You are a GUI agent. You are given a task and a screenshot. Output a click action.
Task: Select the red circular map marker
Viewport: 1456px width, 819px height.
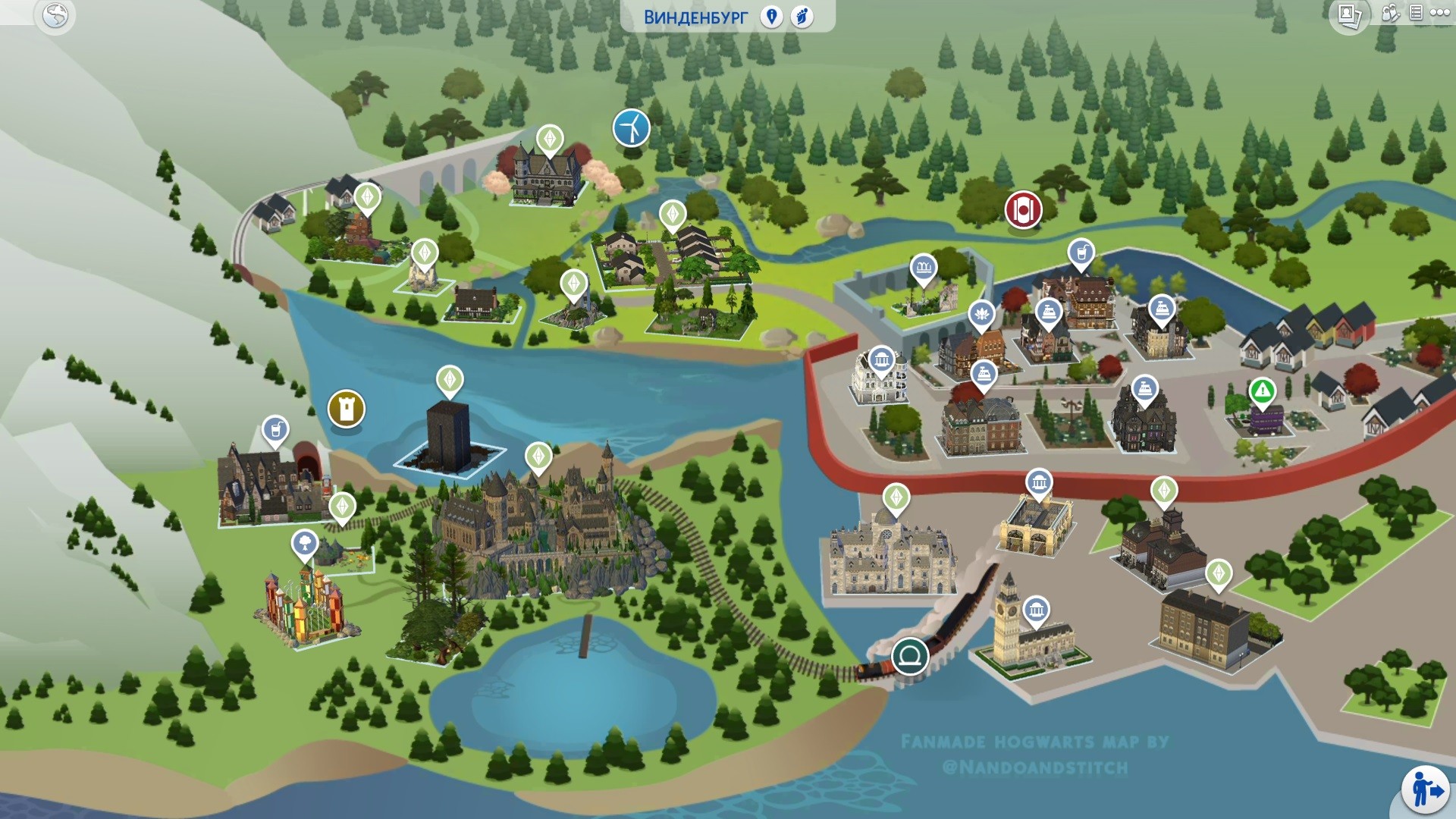pyautogui.click(x=1023, y=209)
